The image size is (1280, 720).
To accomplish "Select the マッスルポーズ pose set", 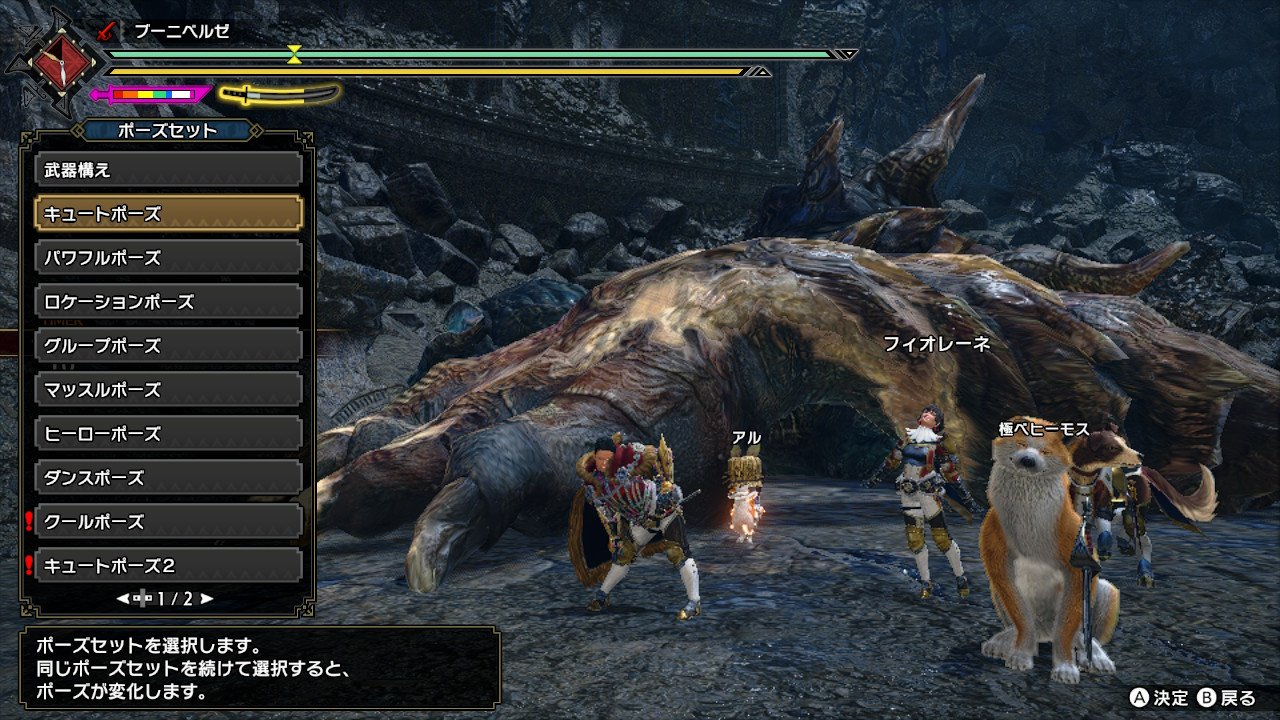I will pos(168,390).
